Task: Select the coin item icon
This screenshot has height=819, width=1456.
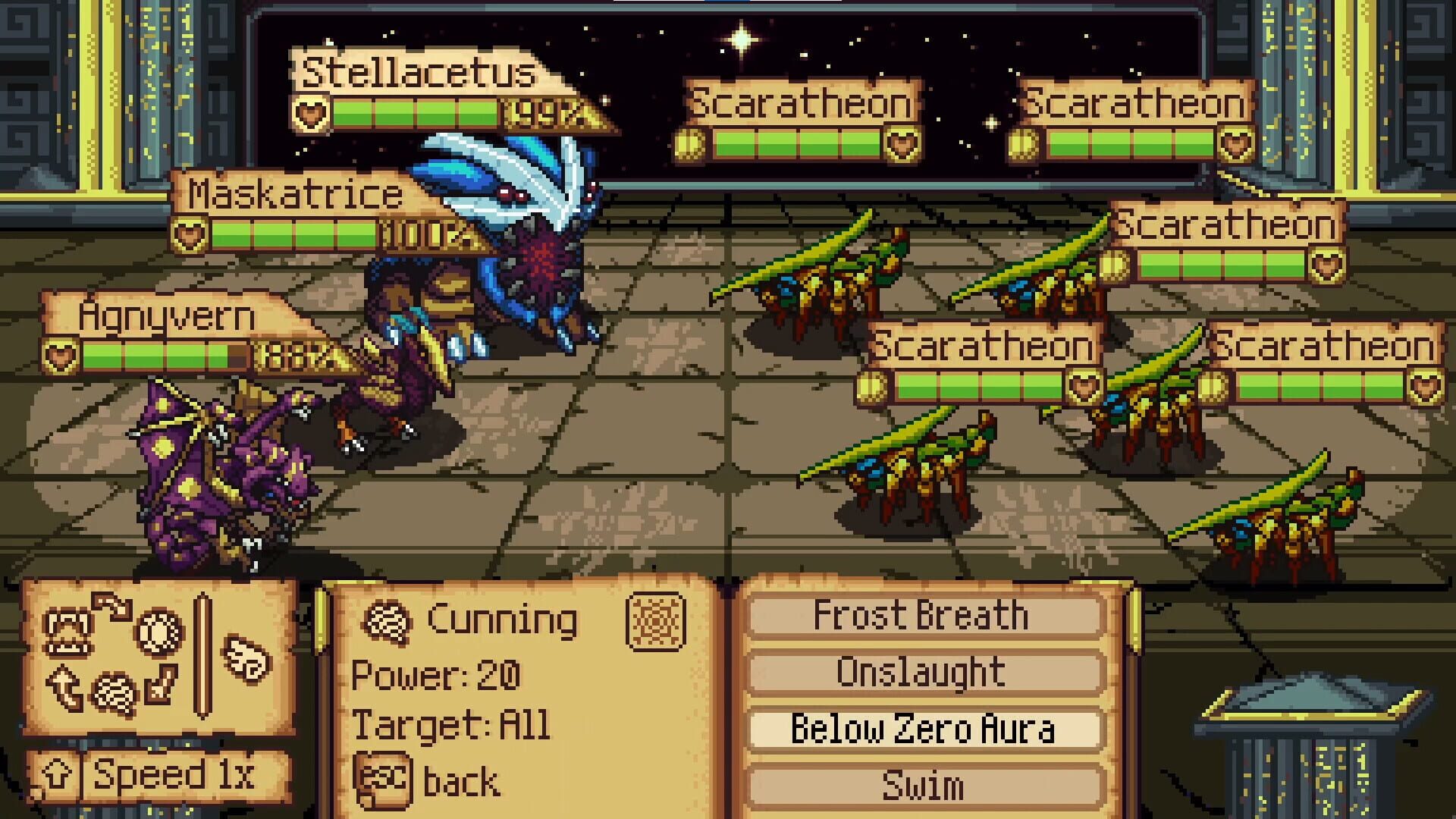Action: tap(156, 635)
